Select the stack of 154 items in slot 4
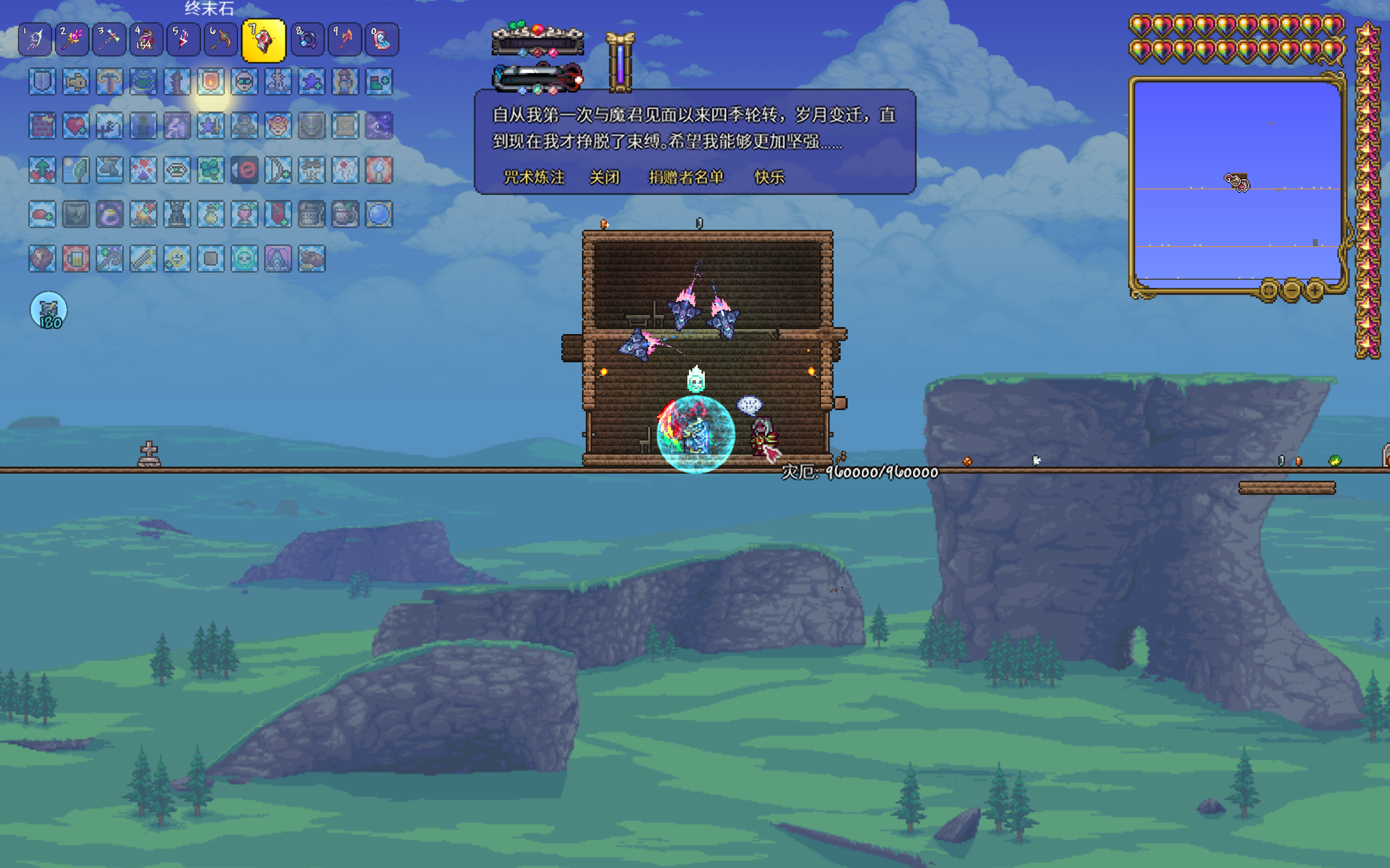Viewport: 1390px width, 868px height. pos(146,40)
